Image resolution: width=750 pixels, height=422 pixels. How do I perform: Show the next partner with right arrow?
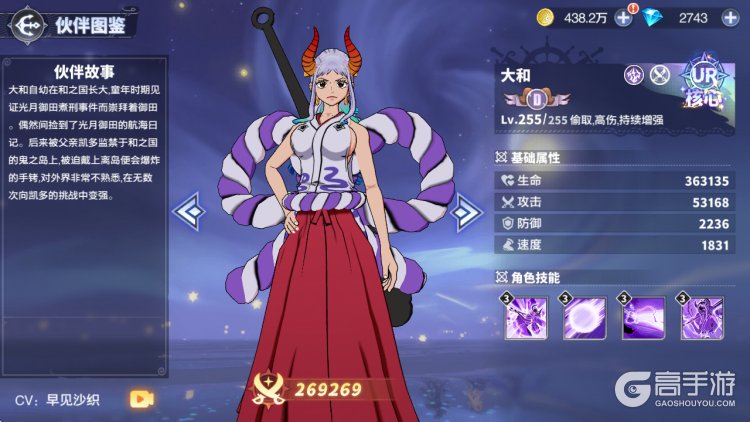[x=464, y=210]
